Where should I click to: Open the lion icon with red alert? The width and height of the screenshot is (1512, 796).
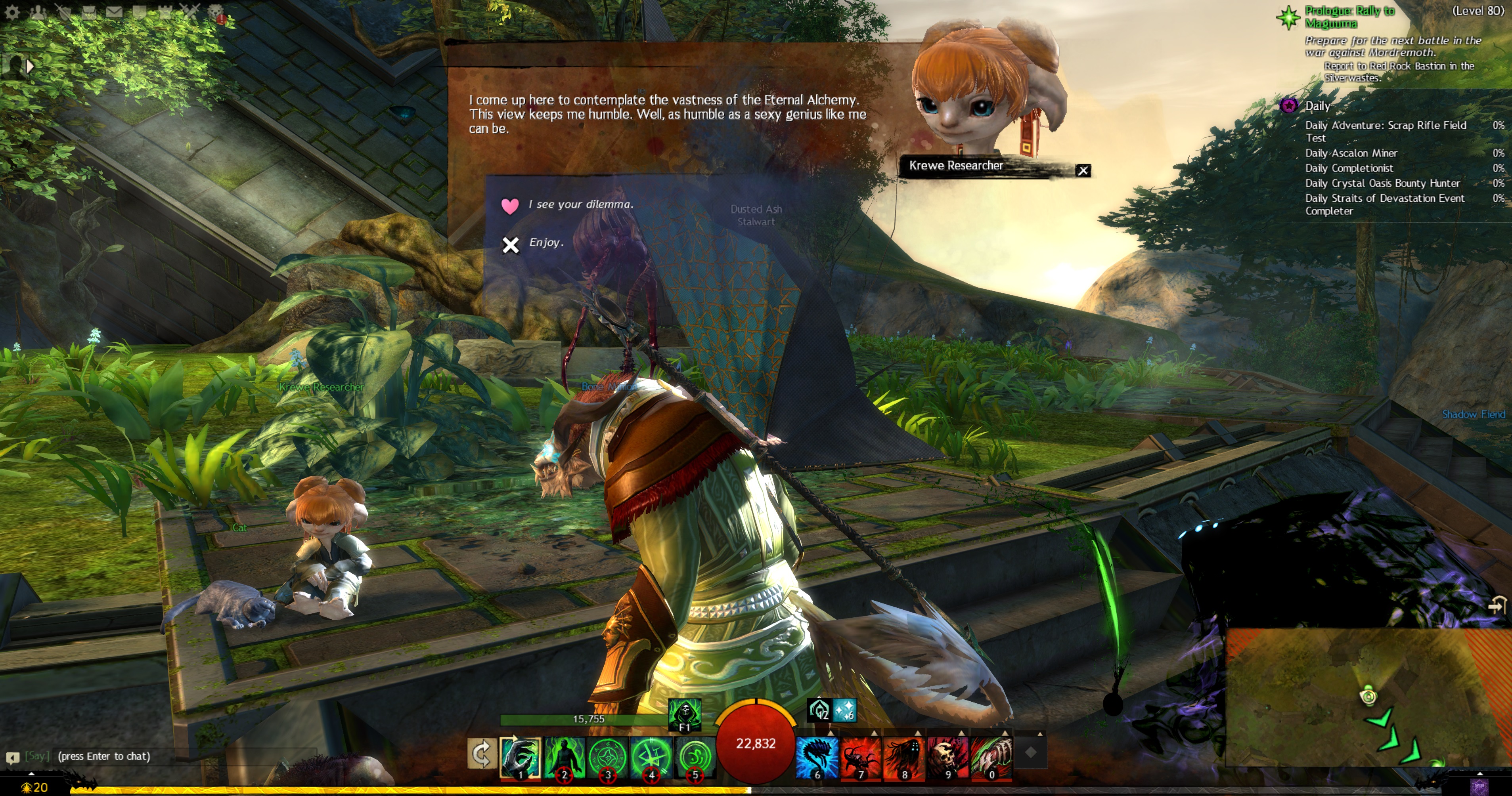click(x=216, y=12)
